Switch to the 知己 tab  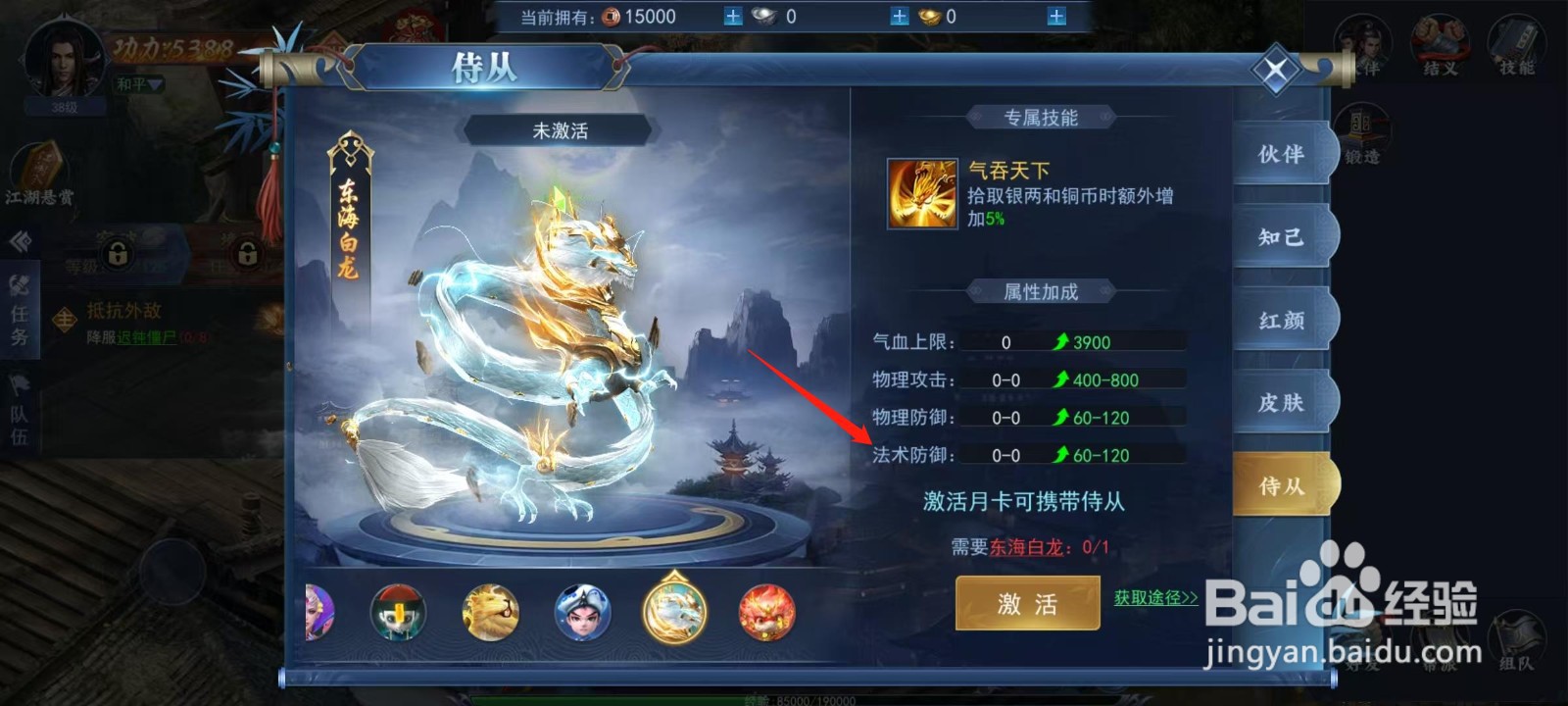pos(1284,238)
